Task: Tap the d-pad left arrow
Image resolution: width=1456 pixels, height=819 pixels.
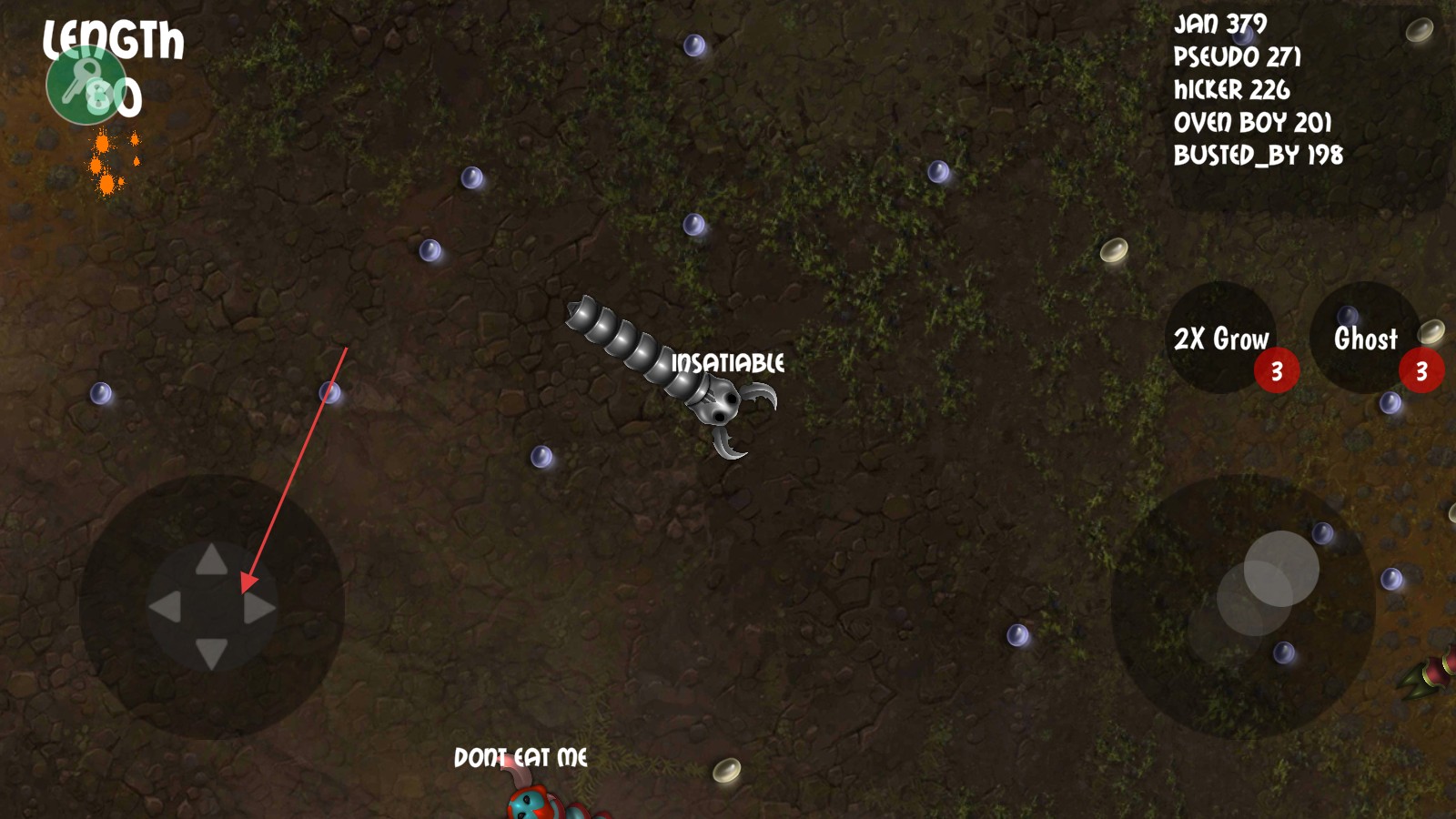Action: [165, 608]
